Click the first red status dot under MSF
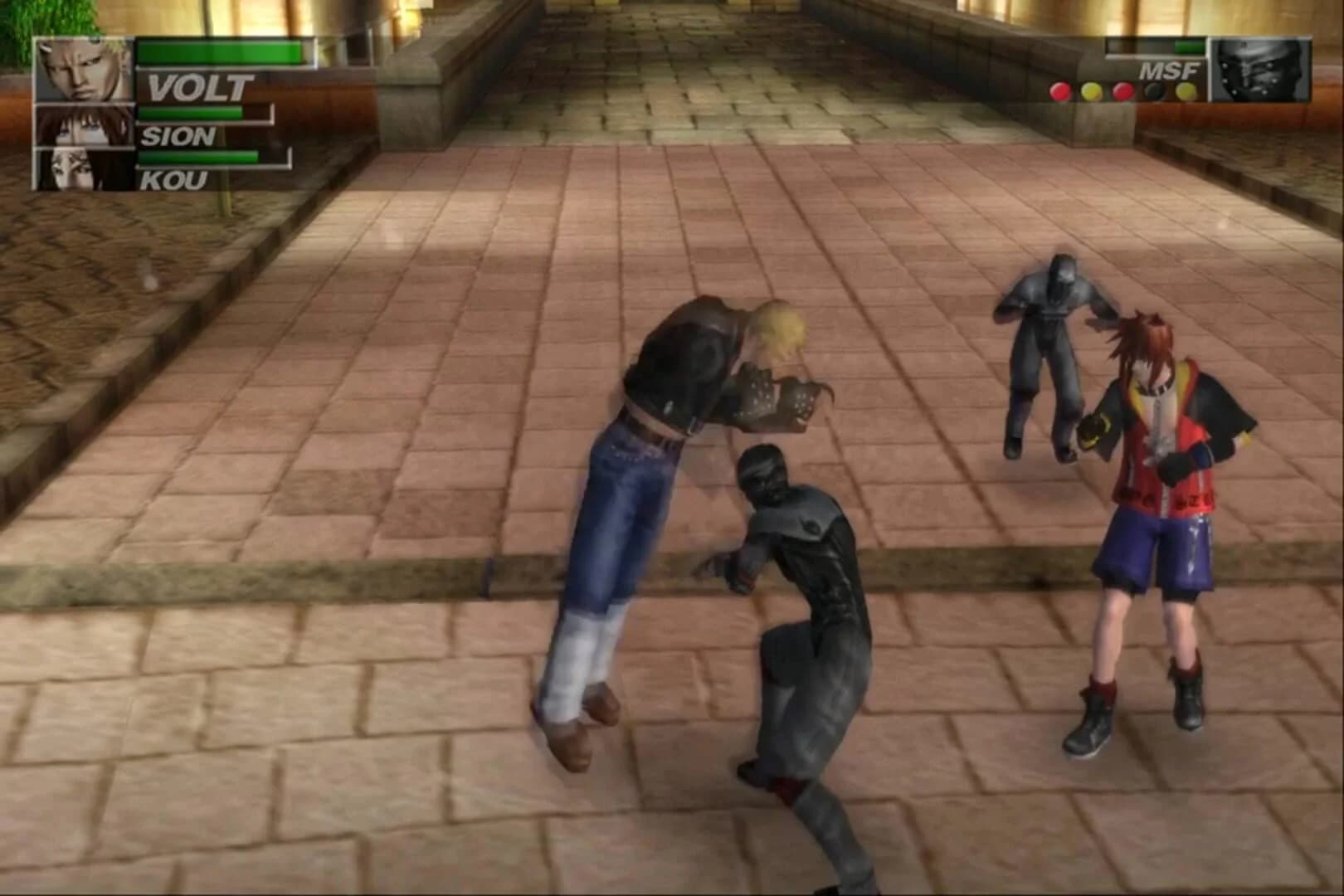 coord(1059,90)
